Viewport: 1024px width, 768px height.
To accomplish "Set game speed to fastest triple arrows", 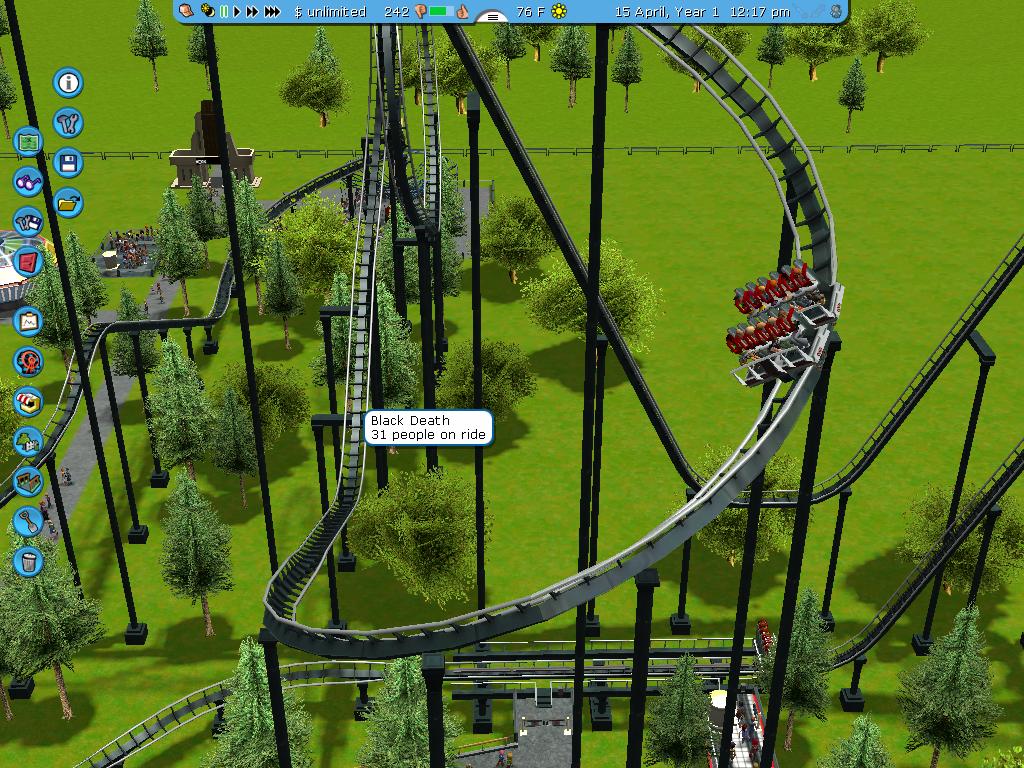I will [x=273, y=12].
